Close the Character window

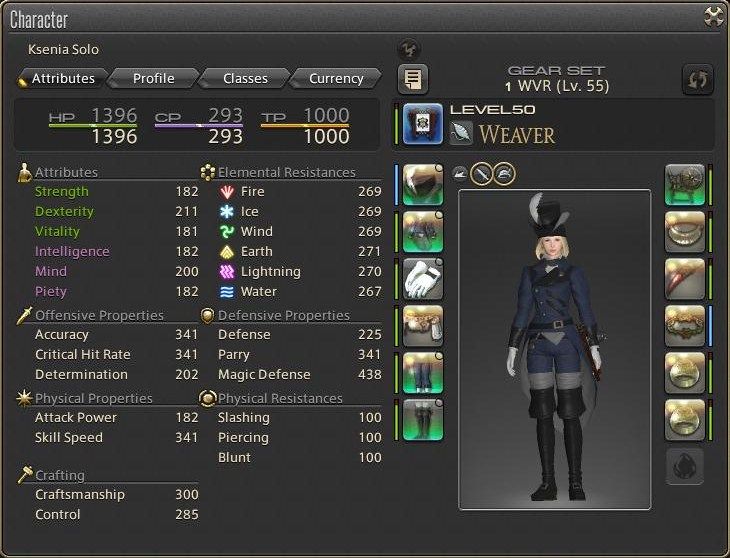713,16
